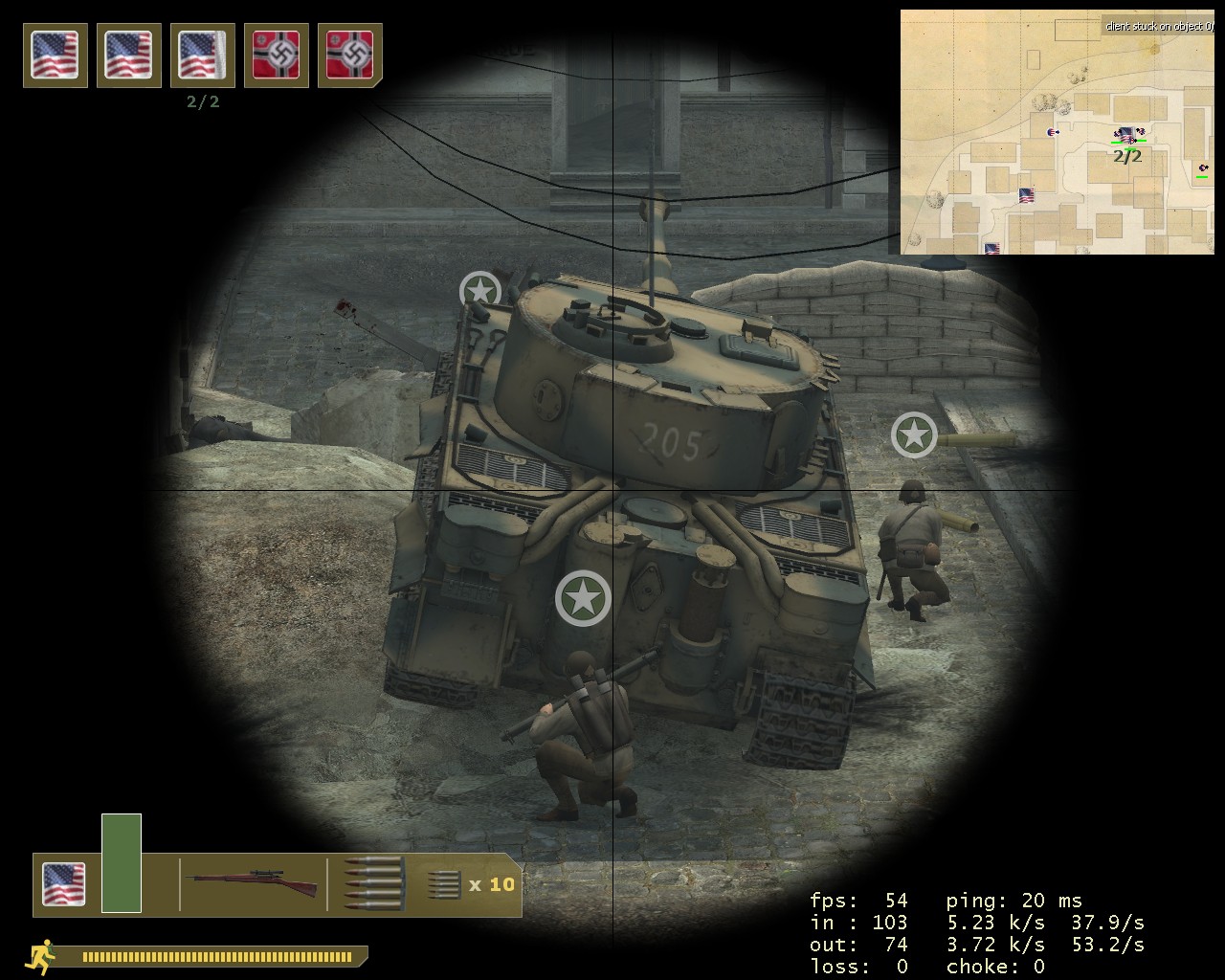Viewport: 1225px width, 980px height.
Task: Click the US team flag in weapon panel
Action: tap(64, 883)
